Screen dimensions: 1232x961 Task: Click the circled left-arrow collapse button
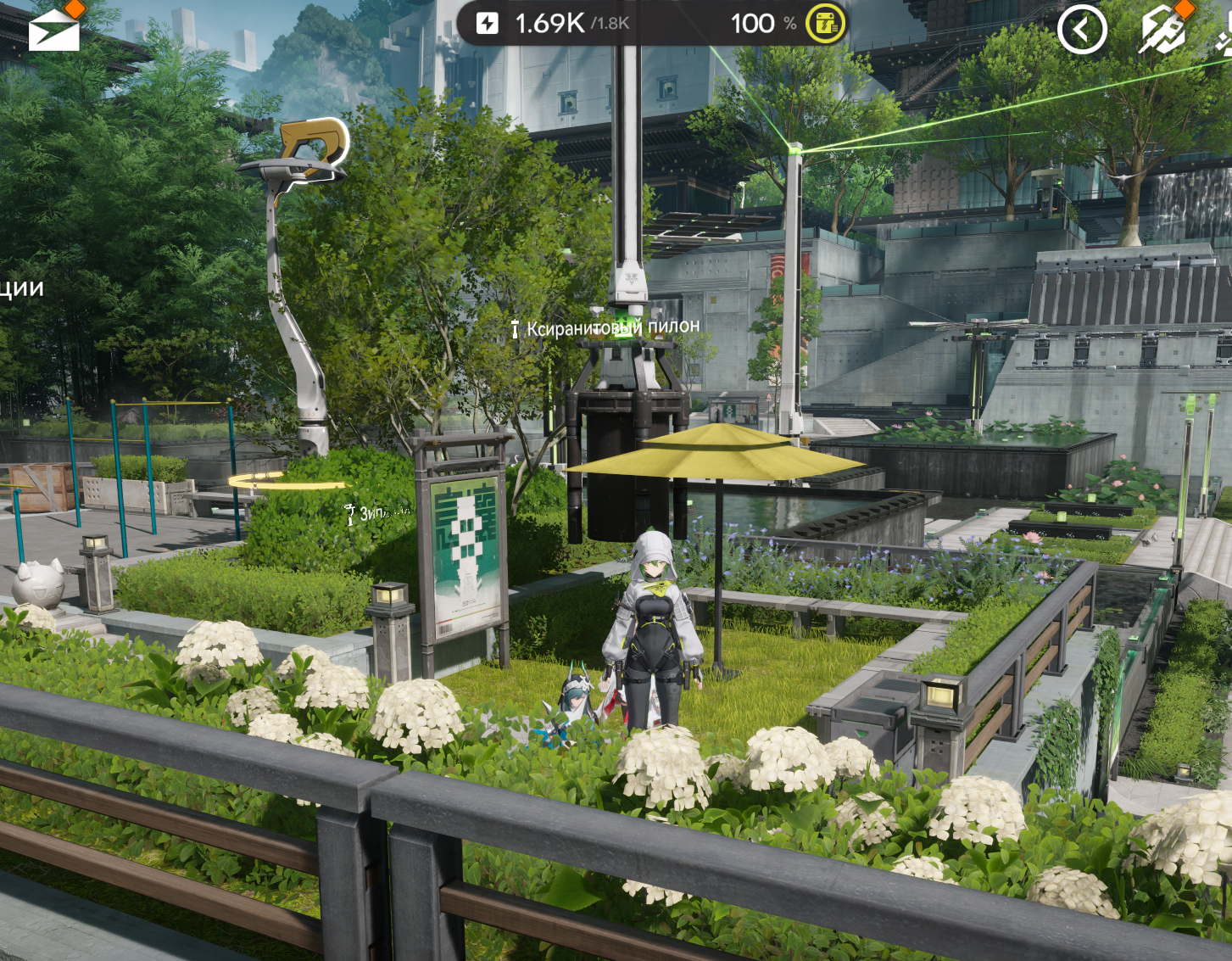click(1082, 31)
